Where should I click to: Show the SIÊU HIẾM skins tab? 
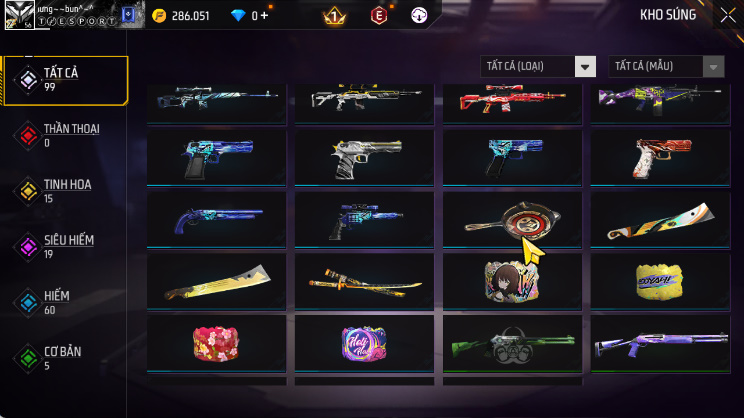pos(65,246)
